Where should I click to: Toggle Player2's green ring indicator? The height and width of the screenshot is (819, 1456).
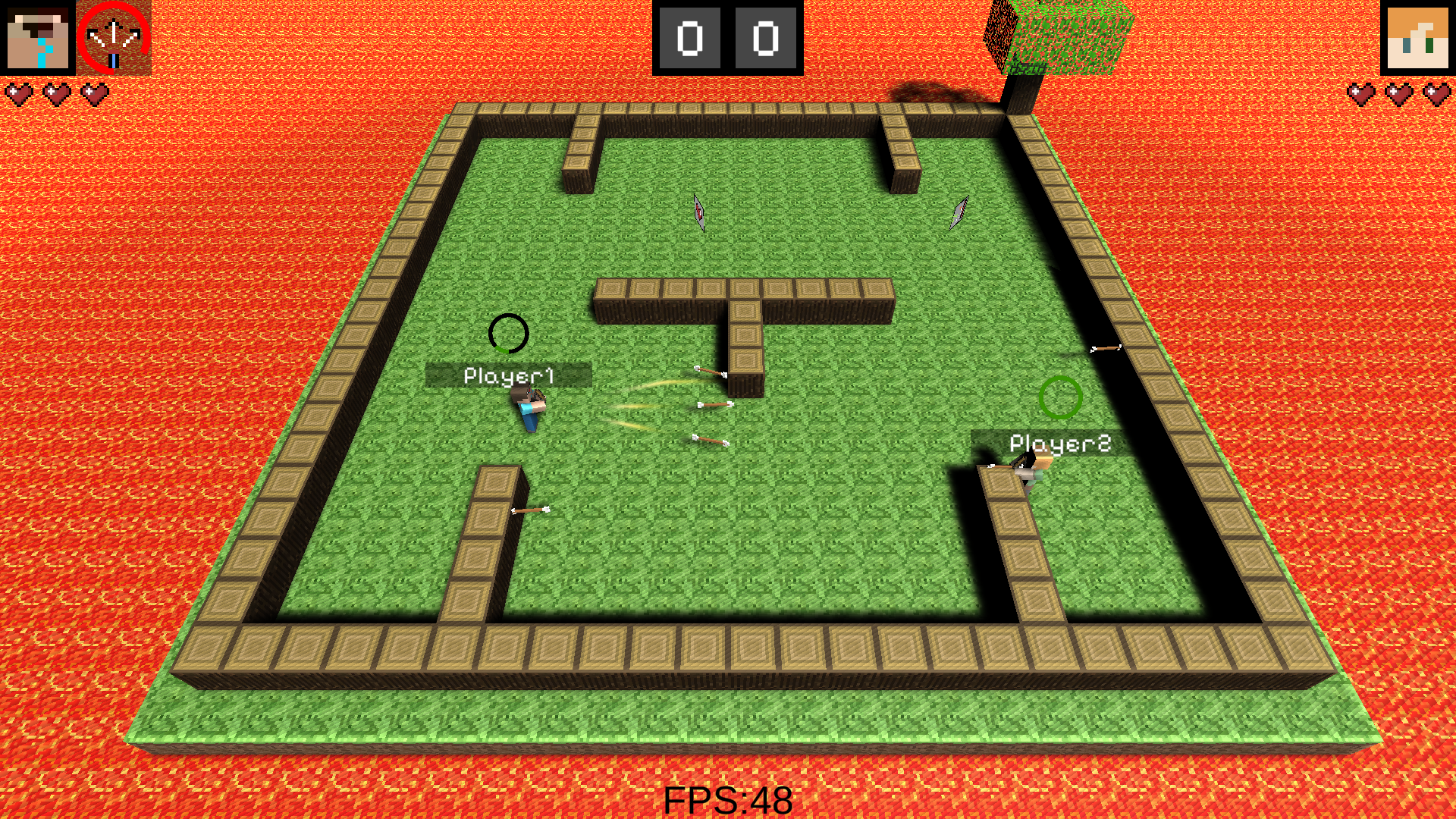coord(1059,396)
